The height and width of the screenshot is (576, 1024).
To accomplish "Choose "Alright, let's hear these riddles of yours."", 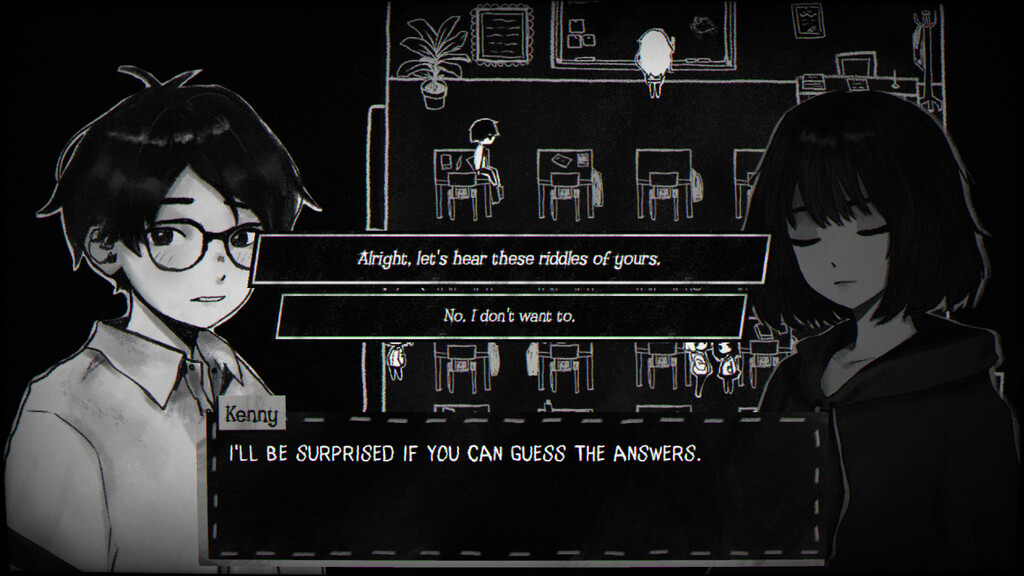I will tap(510, 259).
